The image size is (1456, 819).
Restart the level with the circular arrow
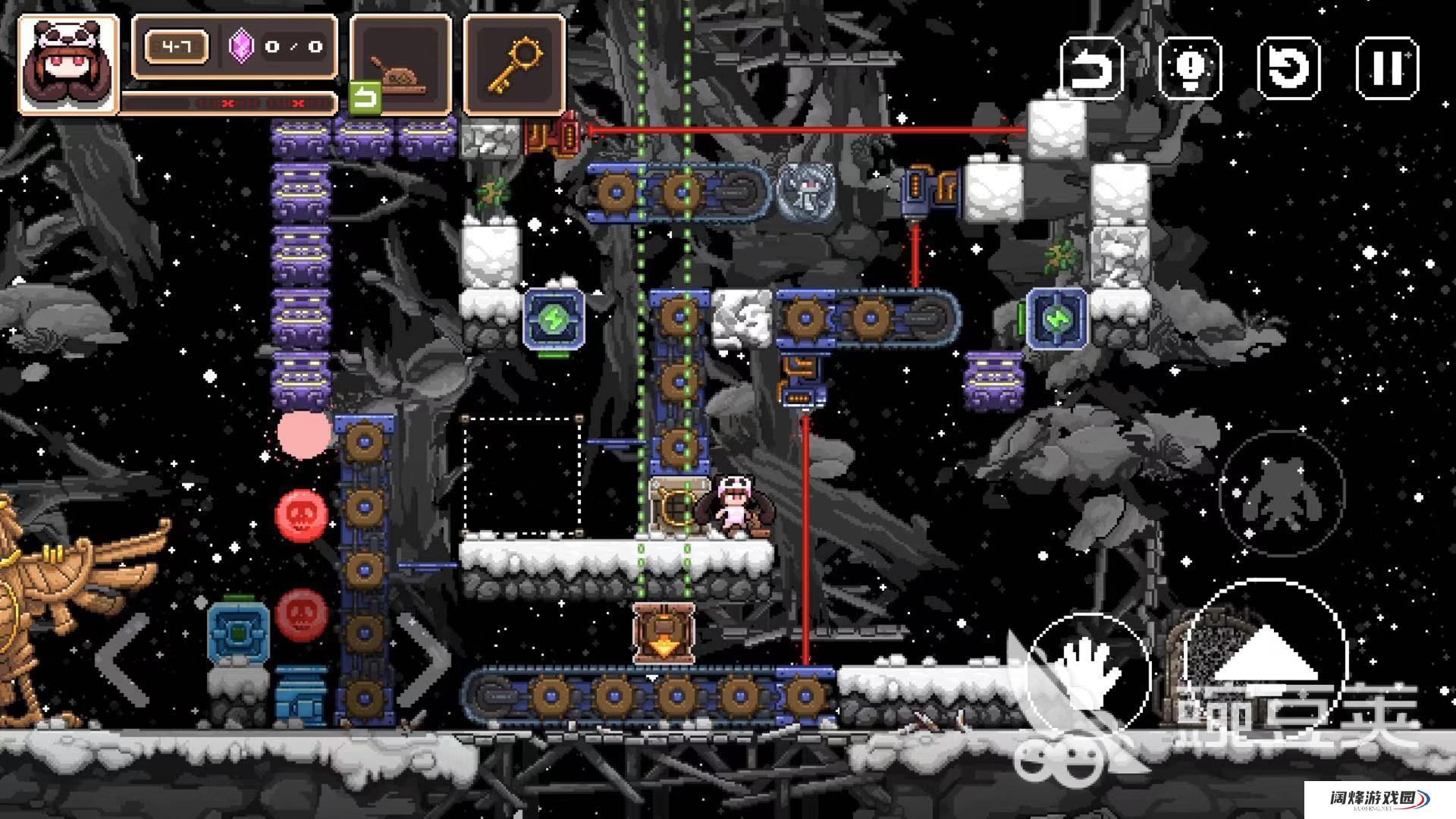tap(1288, 67)
